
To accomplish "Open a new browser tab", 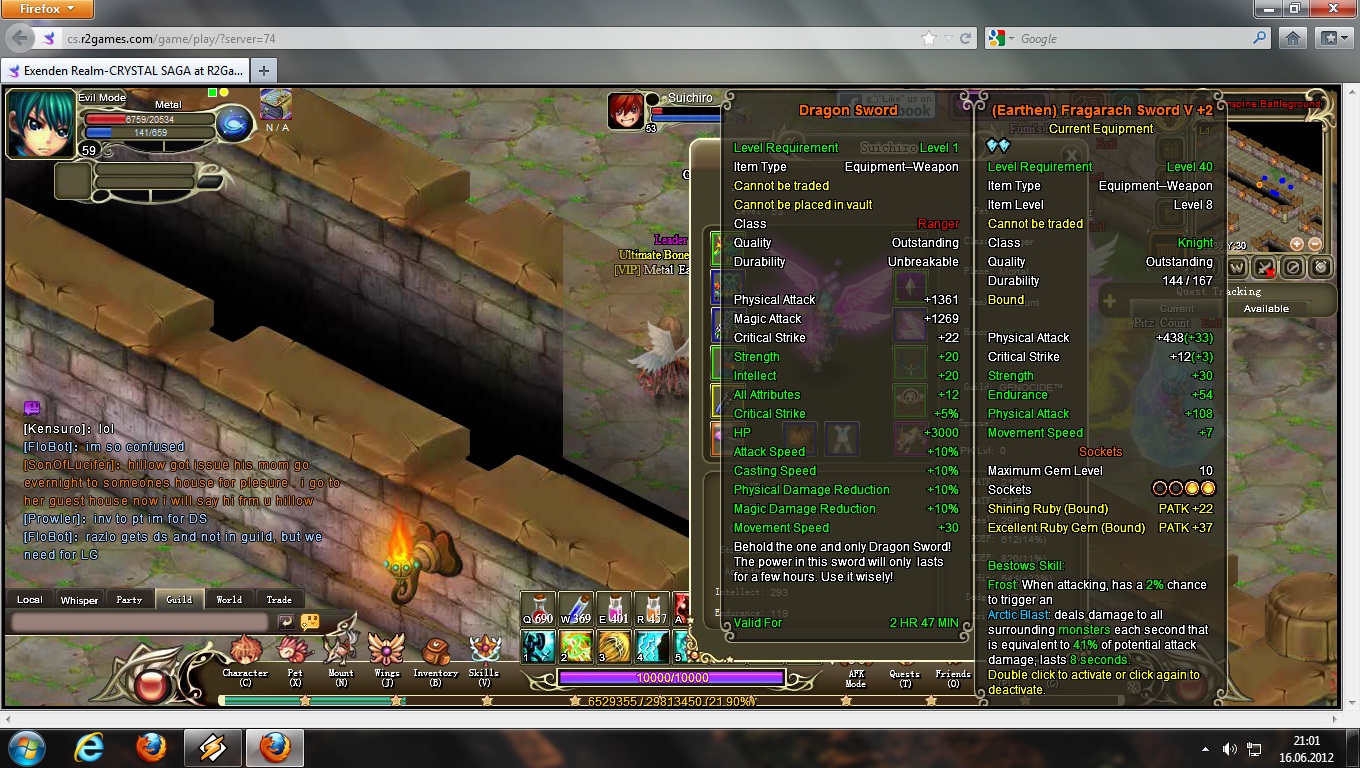I will [264, 71].
